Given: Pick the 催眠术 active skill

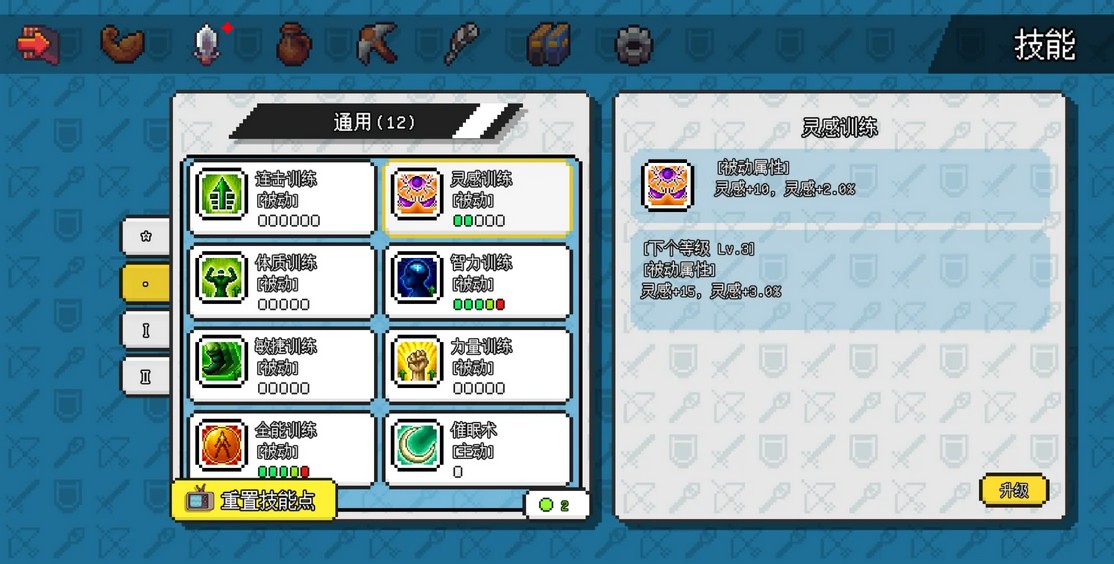Looking at the screenshot, I should [x=478, y=447].
